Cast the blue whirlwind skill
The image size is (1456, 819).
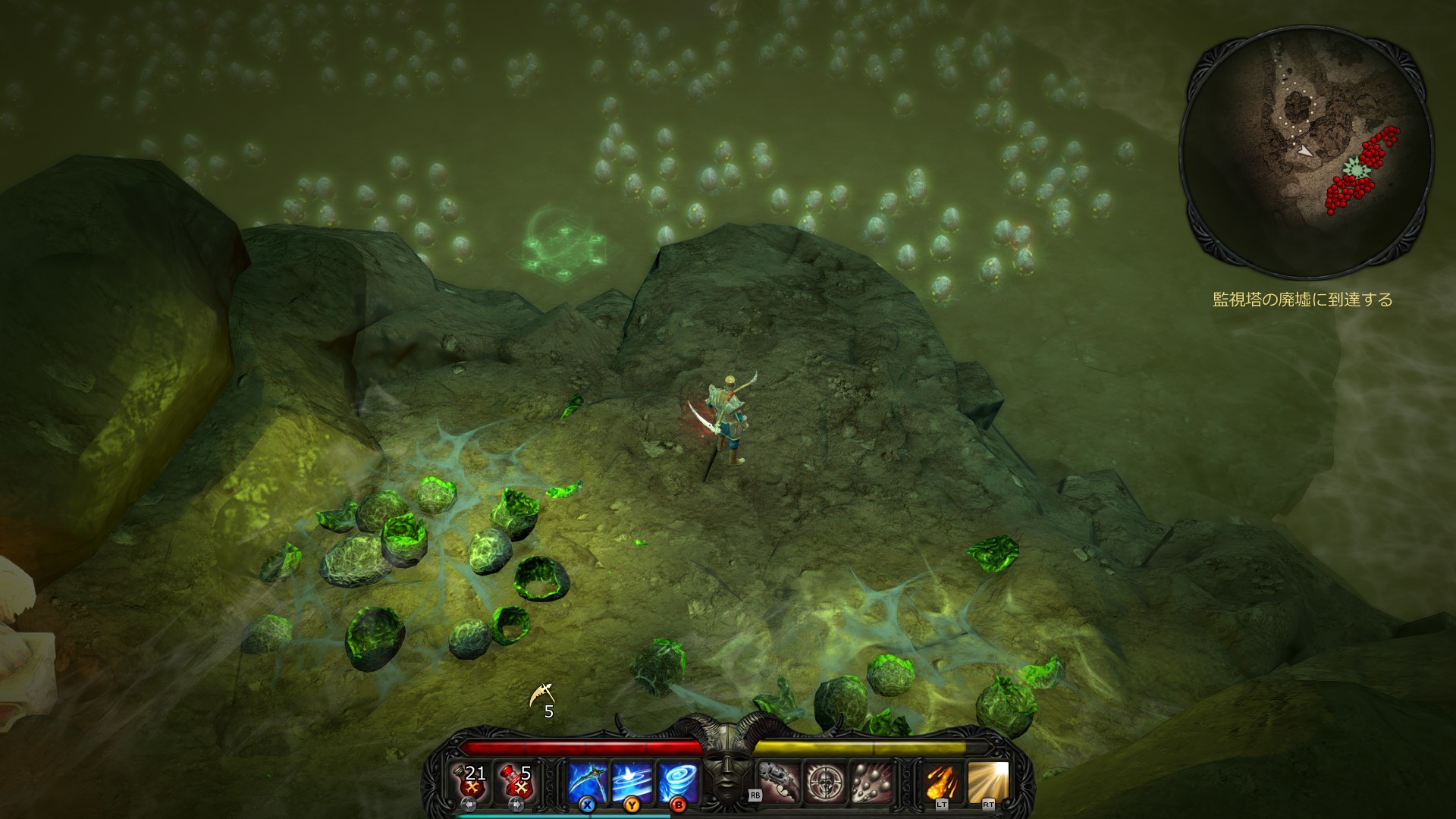point(676,782)
